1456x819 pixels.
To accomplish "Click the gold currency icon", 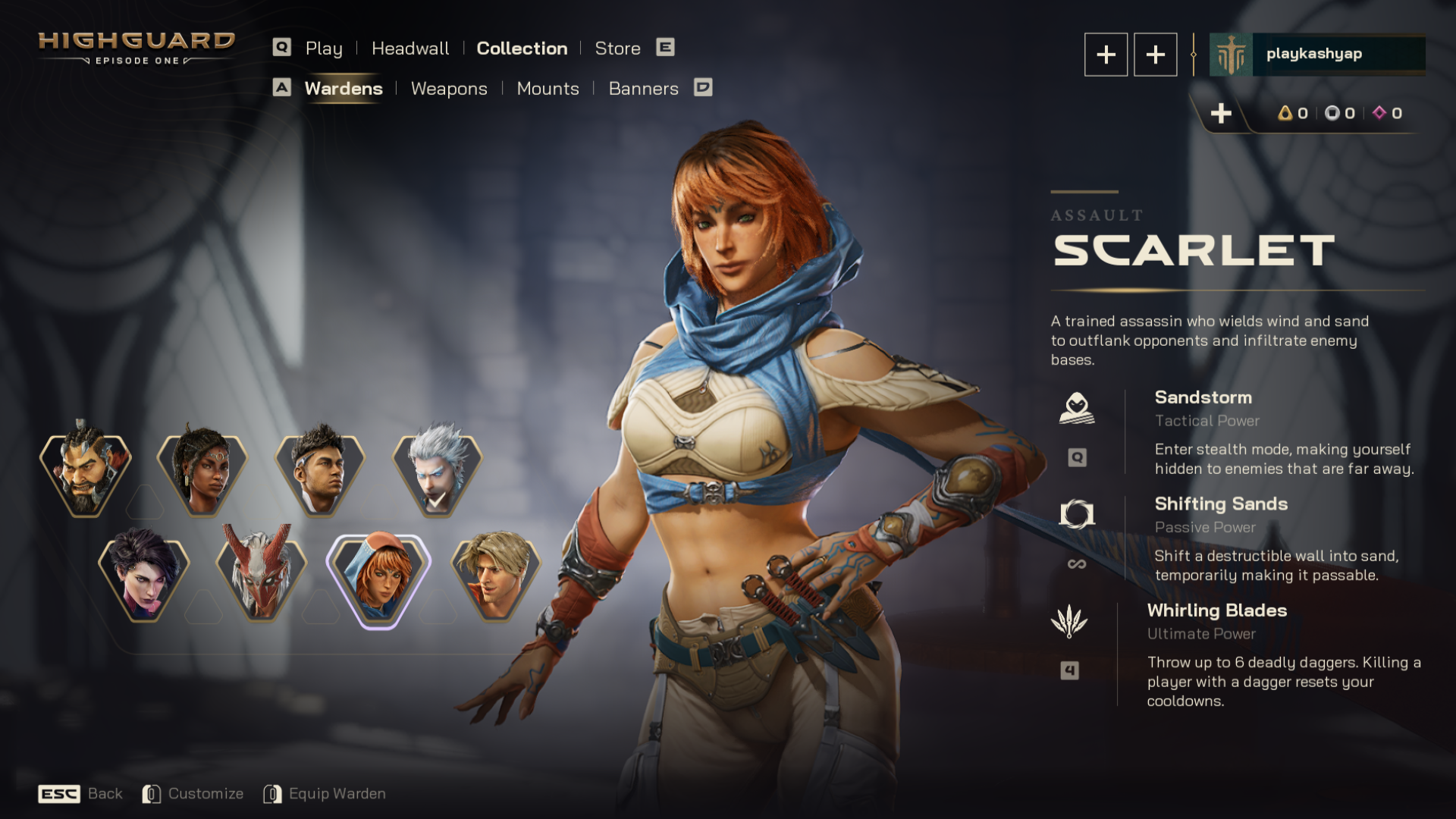I will [x=1285, y=113].
